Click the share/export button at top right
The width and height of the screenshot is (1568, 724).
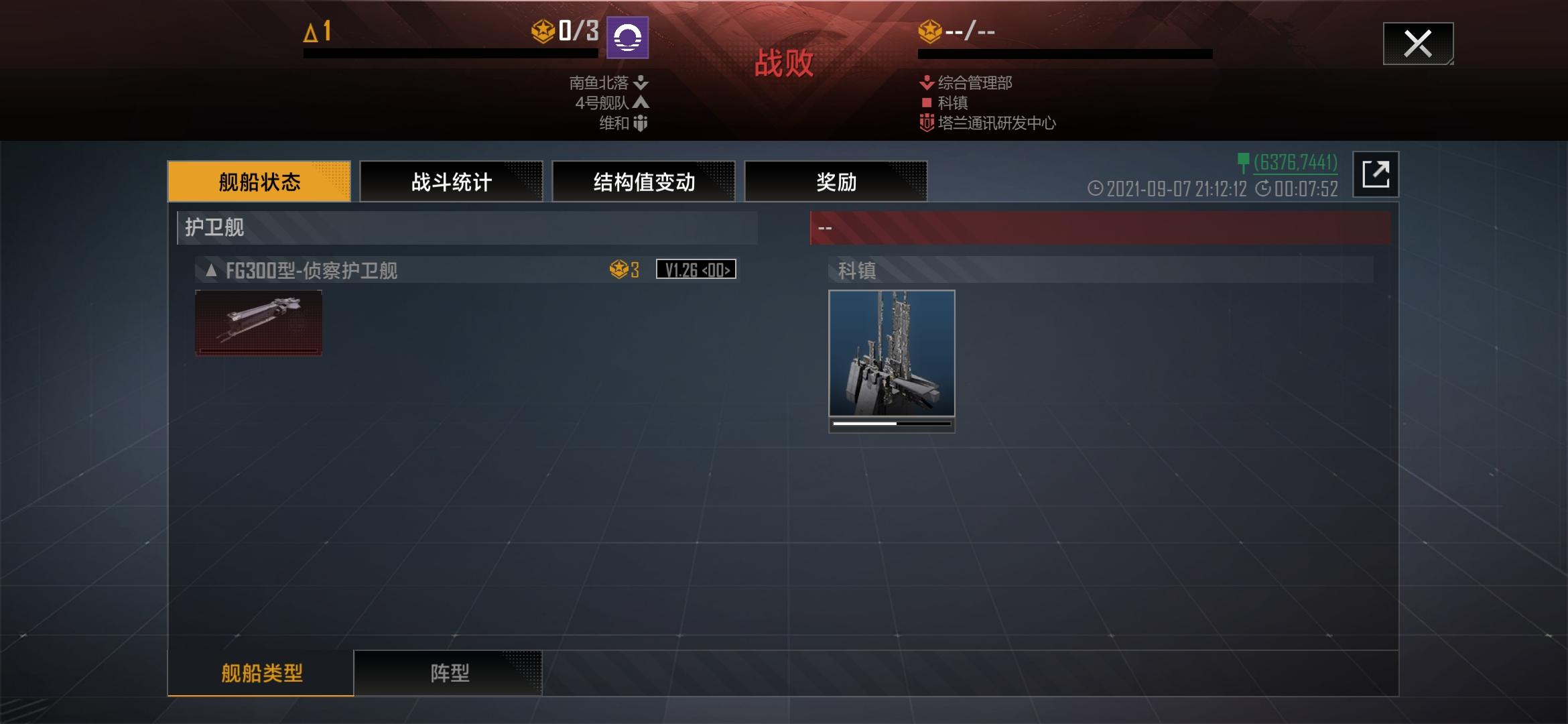click(x=1376, y=175)
